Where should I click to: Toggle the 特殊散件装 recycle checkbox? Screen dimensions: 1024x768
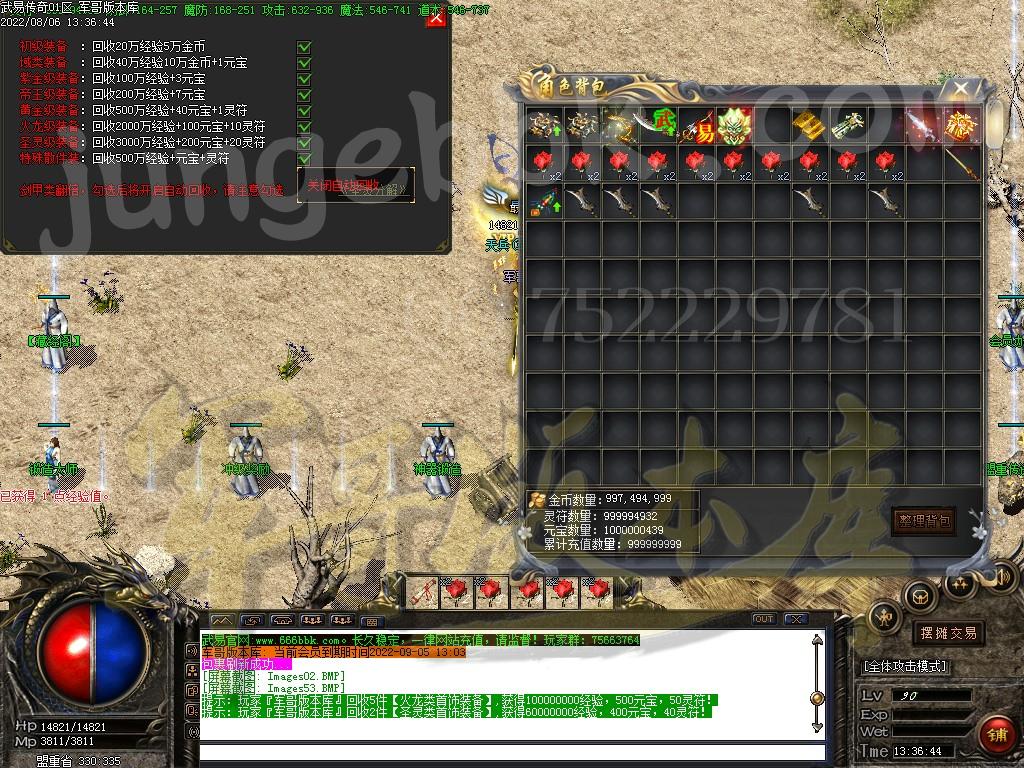[304, 159]
